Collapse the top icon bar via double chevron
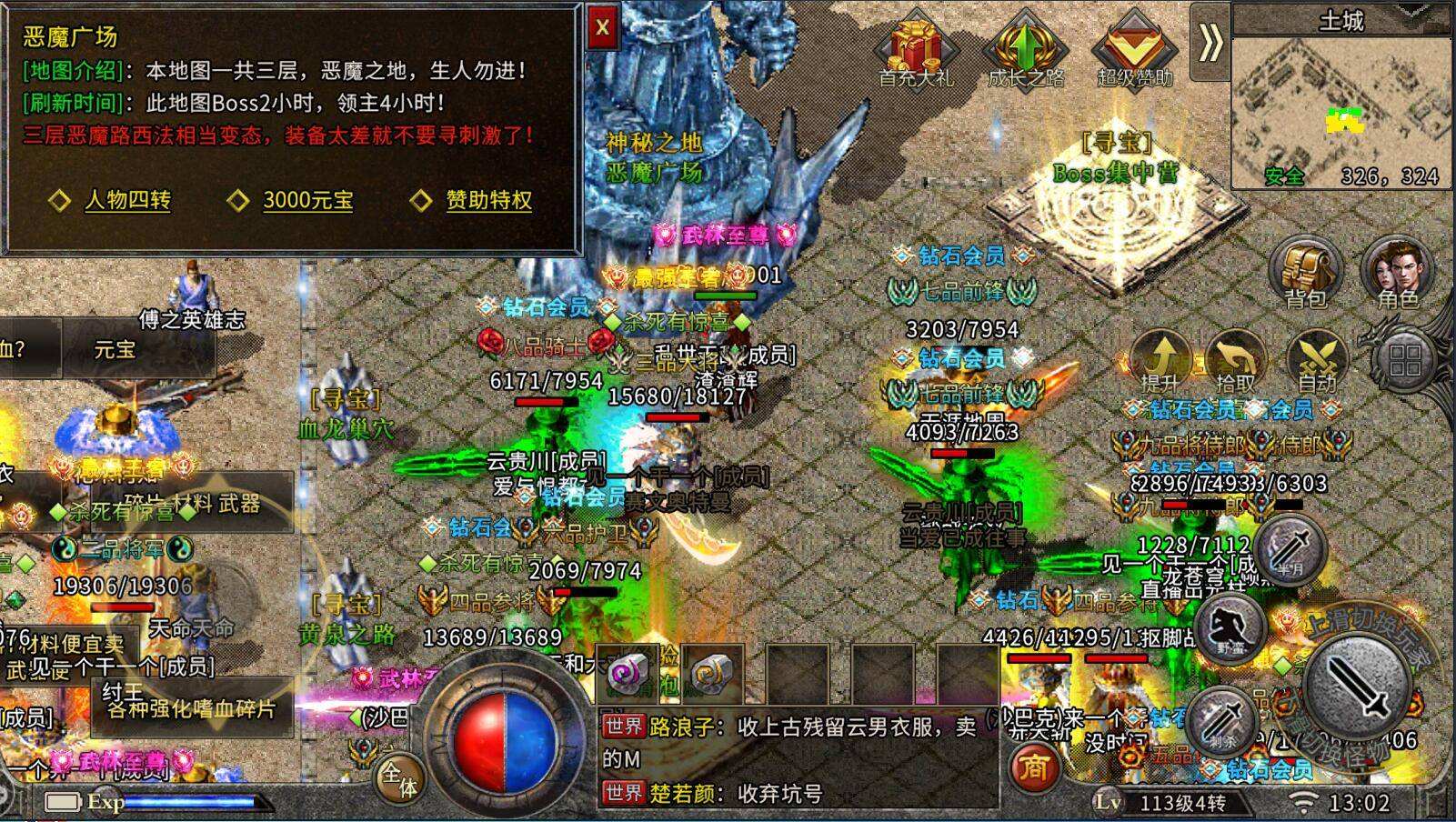Image resolution: width=1456 pixels, height=822 pixels. coord(1210,40)
